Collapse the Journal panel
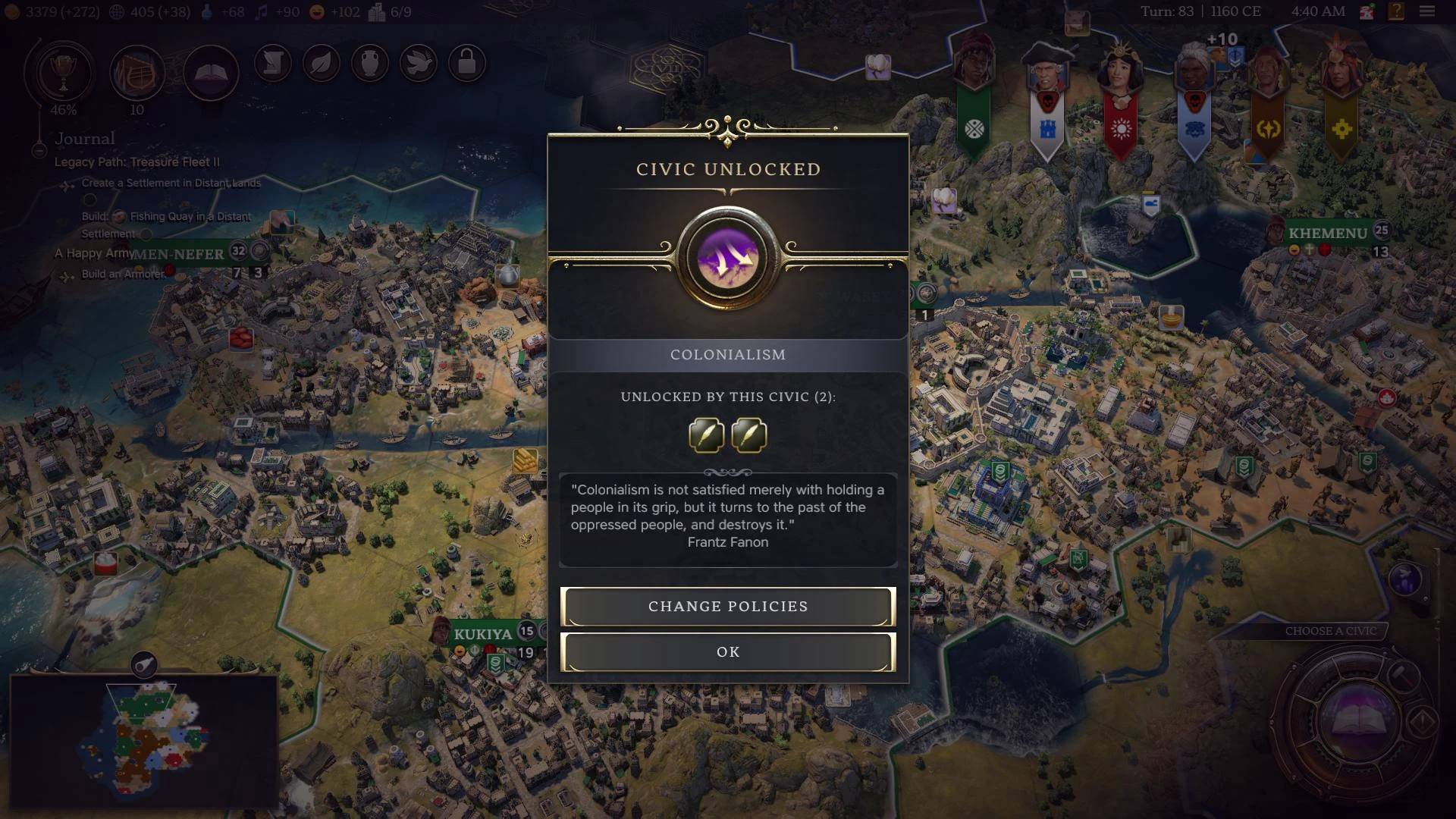Viewport: 1456px width, 819px height. tap(38, 151)
